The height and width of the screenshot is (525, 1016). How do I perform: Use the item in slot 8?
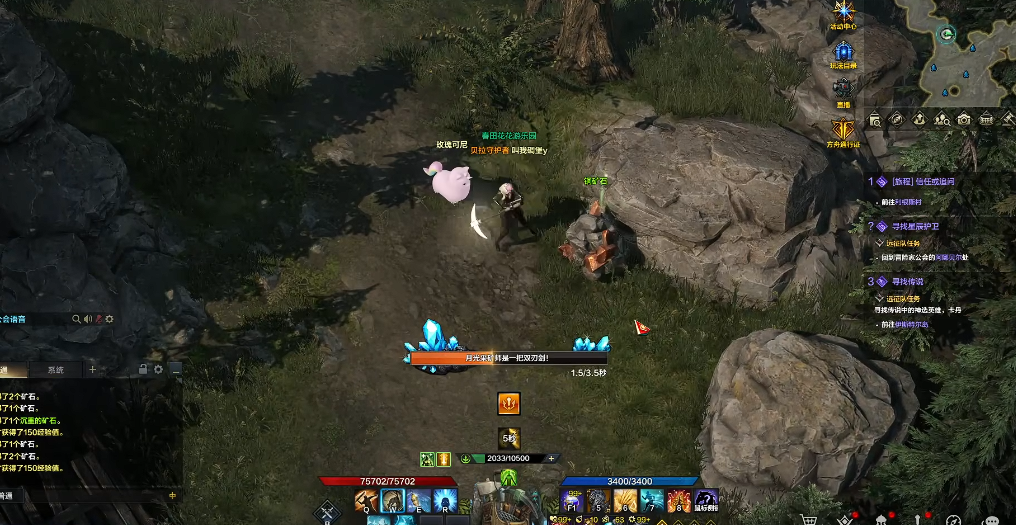tap(680, 500)
